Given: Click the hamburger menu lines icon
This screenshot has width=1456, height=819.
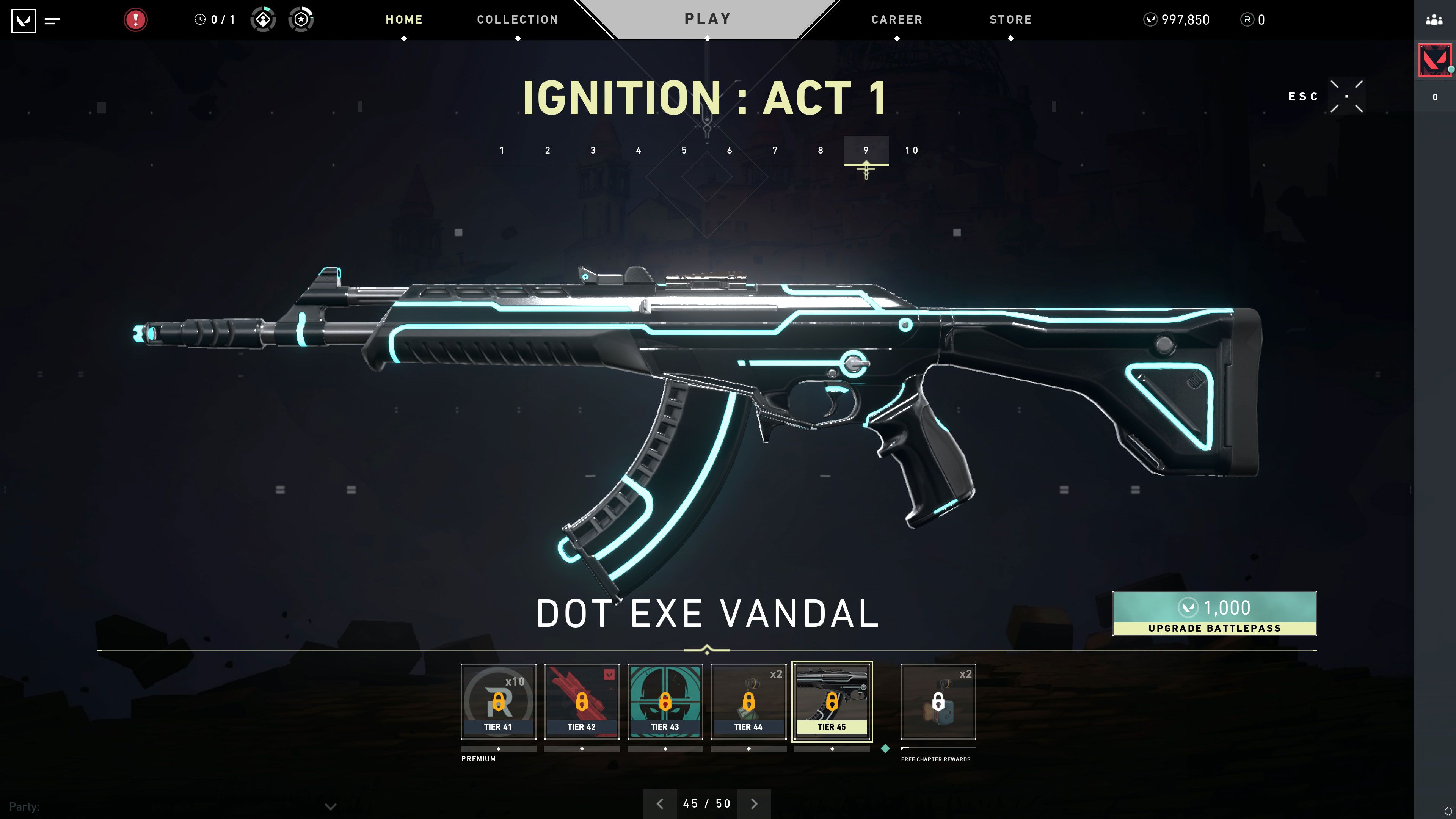Looking at the screenshot, I should (x=52, y=19).
